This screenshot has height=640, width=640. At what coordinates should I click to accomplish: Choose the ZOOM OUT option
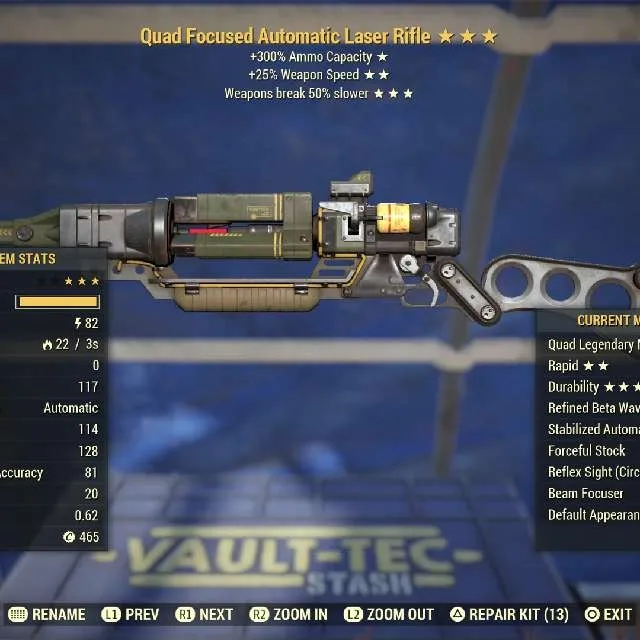[388, 615]
